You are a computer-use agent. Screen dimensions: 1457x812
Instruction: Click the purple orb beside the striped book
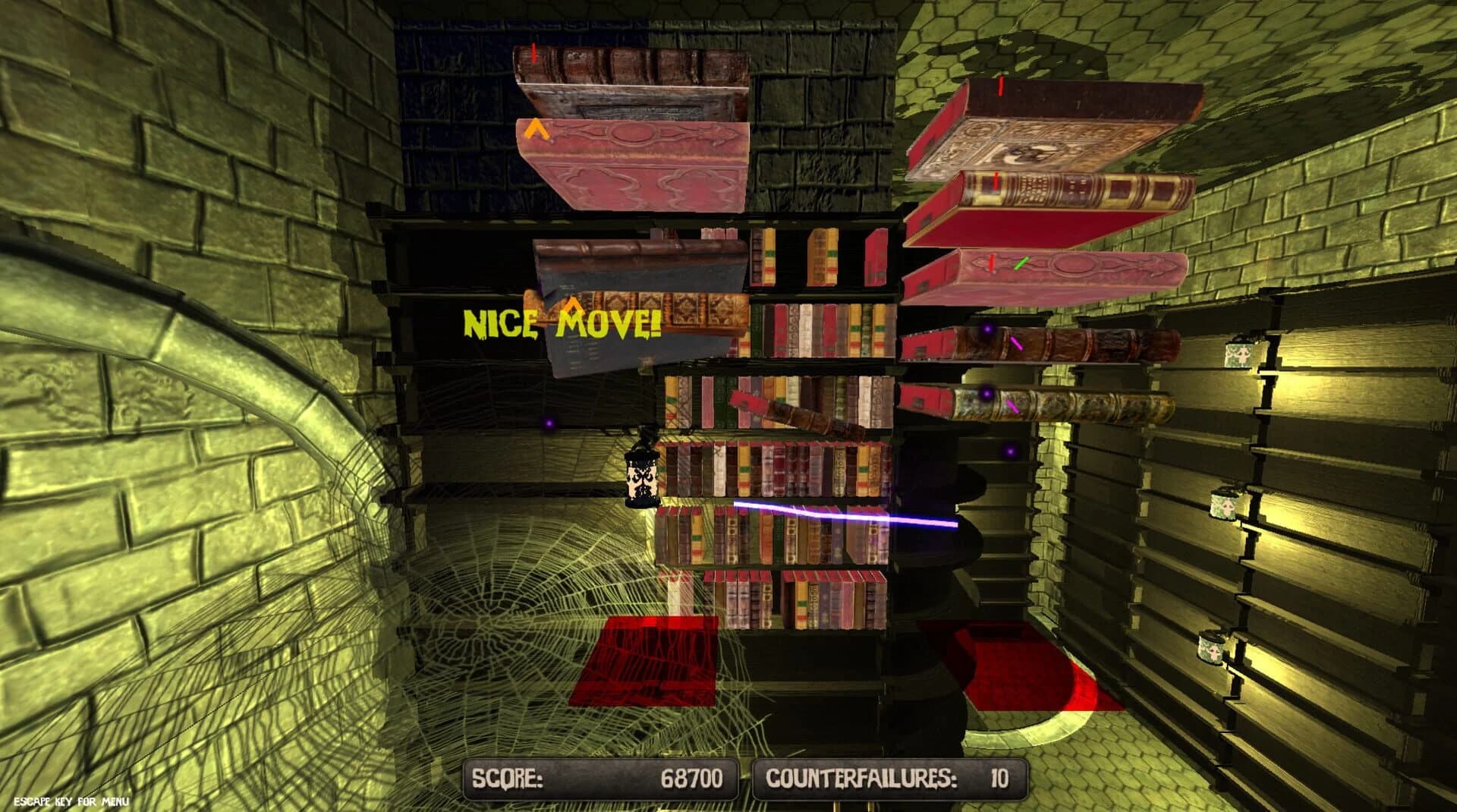coord(987,392)
